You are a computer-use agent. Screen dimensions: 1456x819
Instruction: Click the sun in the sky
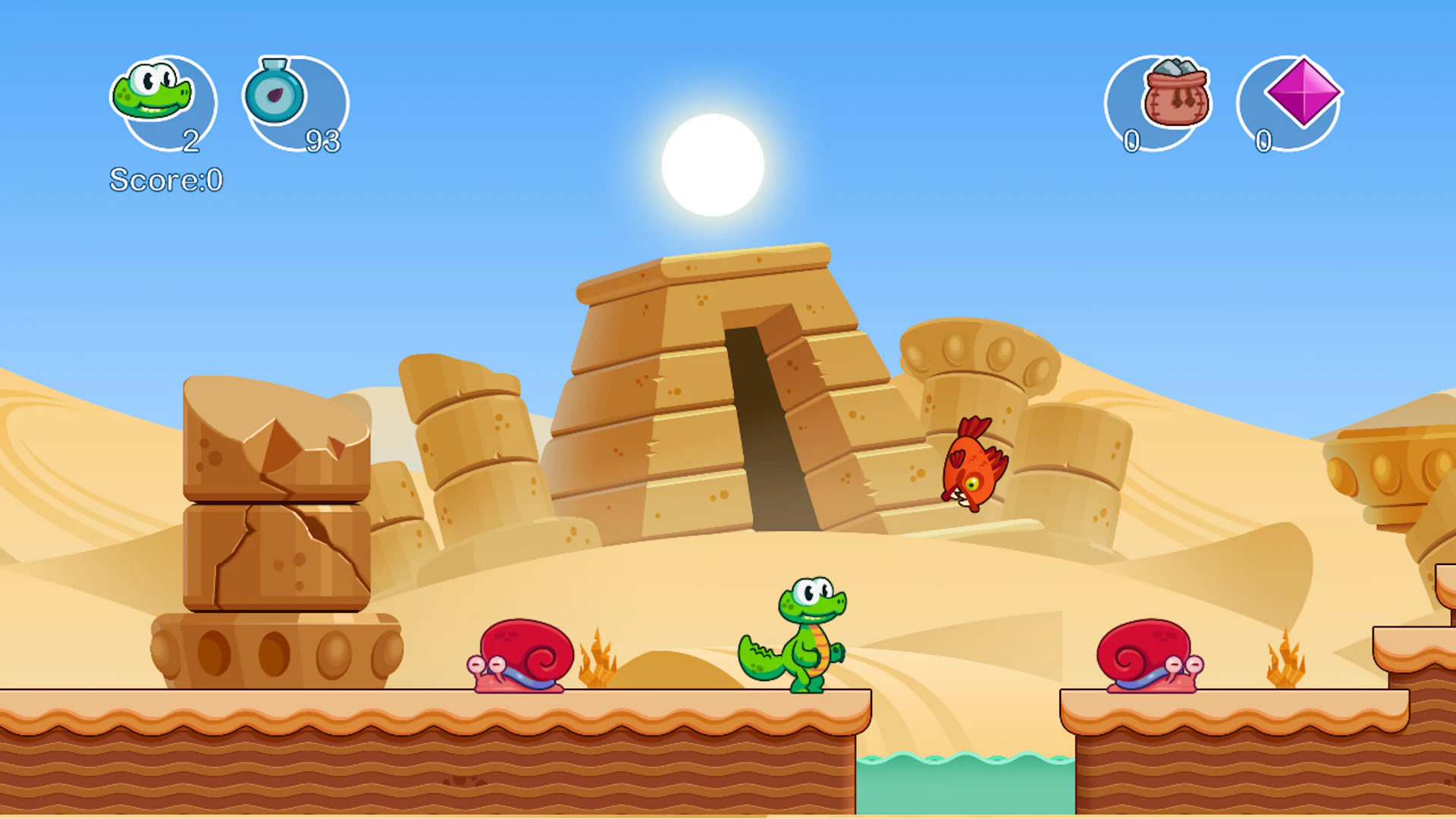tap(711, 165)
